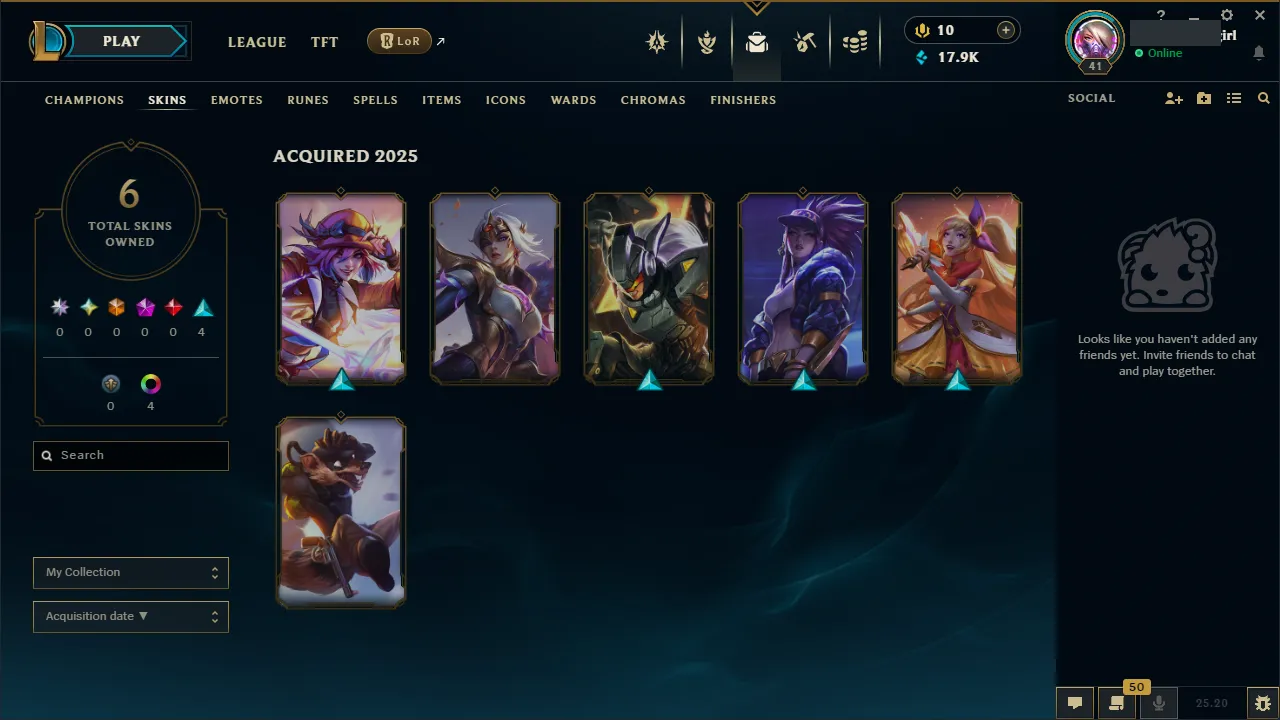Adjust the volume control reading 25.20
Viewport: 1280px width, 720px height.
(1211, 702)
